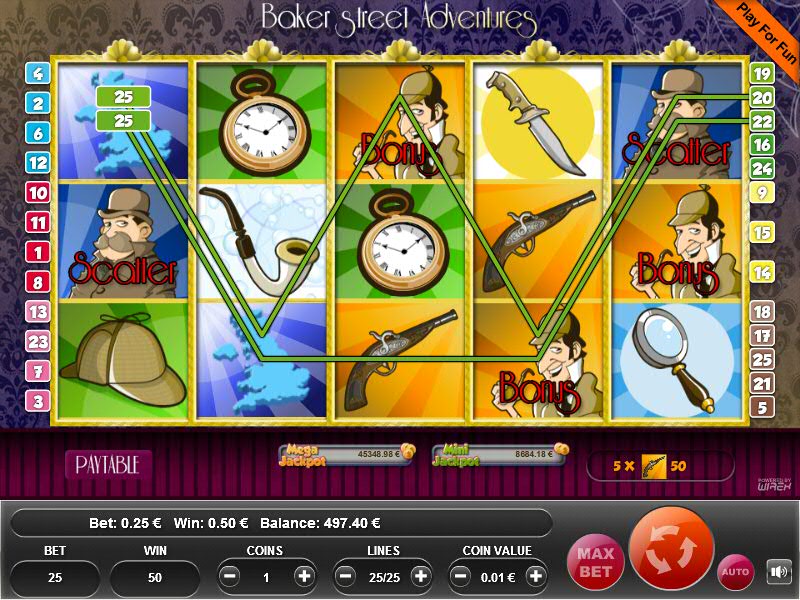Increase the number of coins
This screenshot has width=800, height=600.
pos(304,576)
